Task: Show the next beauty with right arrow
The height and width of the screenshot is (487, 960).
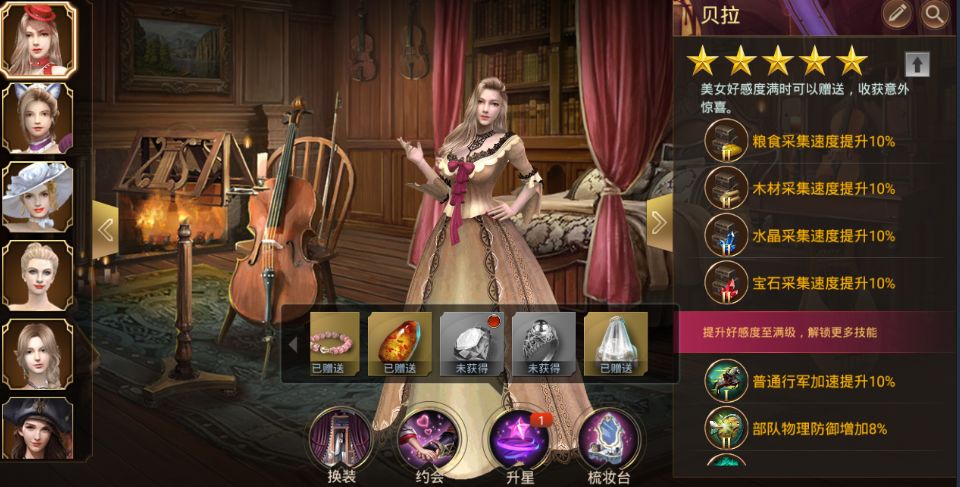Action: (x=659, y=222)
